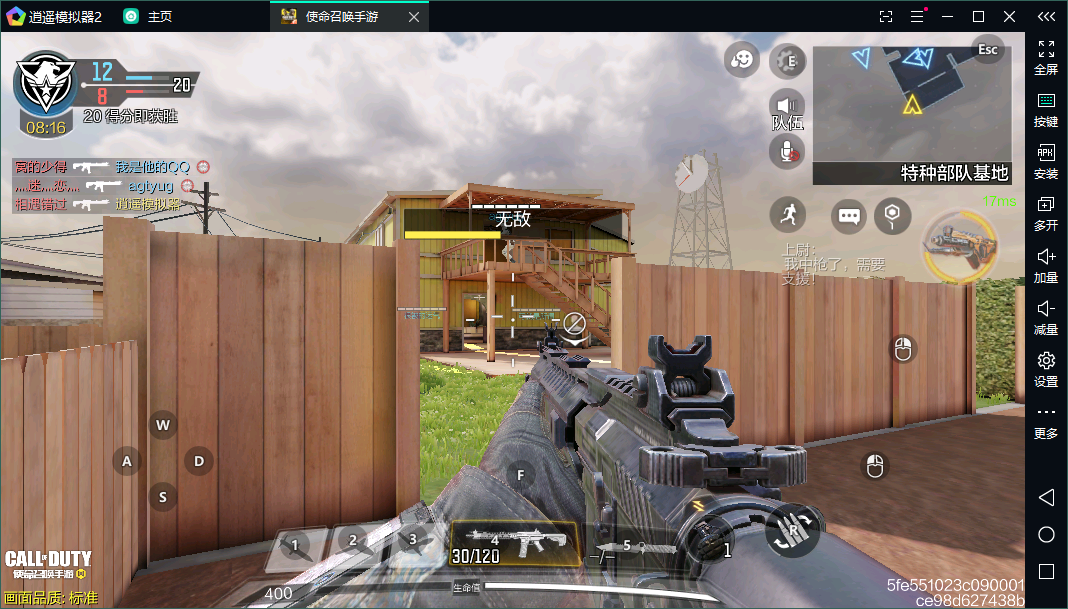The width and height of the screenshot is (1068, 609).
Task: Activate the orange operator skill weapon
Action: [x=960, y=247]
